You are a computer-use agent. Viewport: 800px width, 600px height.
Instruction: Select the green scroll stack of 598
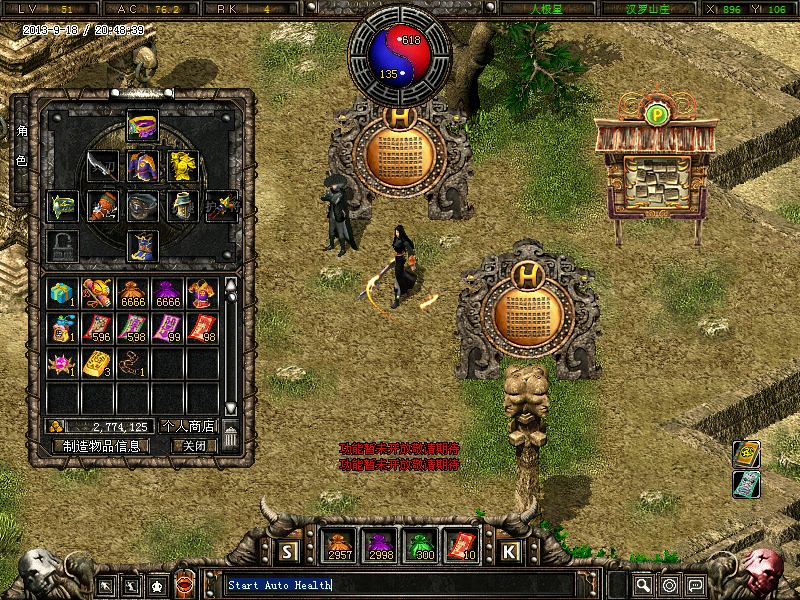point(132,329)
